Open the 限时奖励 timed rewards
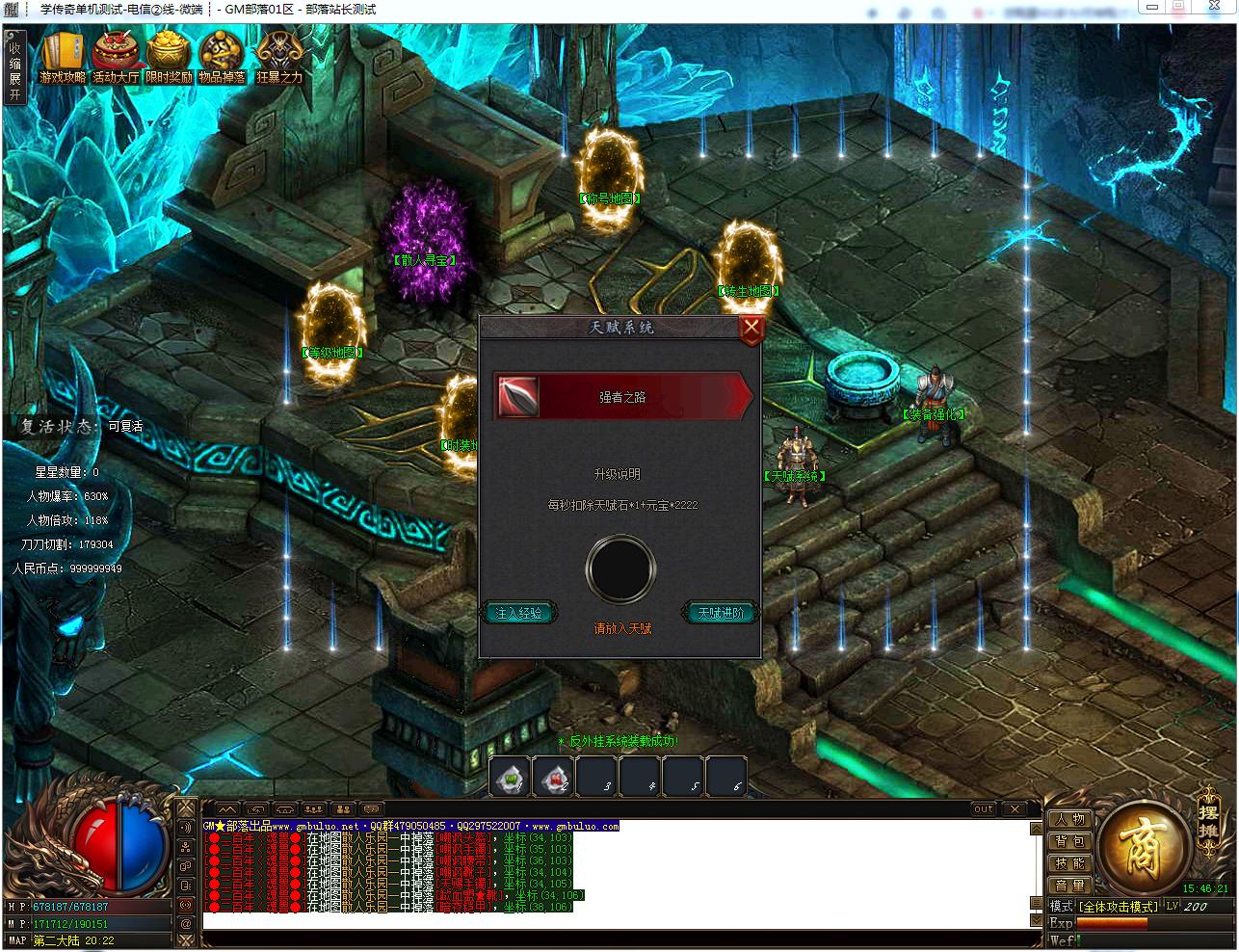This screenshot has width=1239, height=952. pyautogui.click(x=169, y=58)
